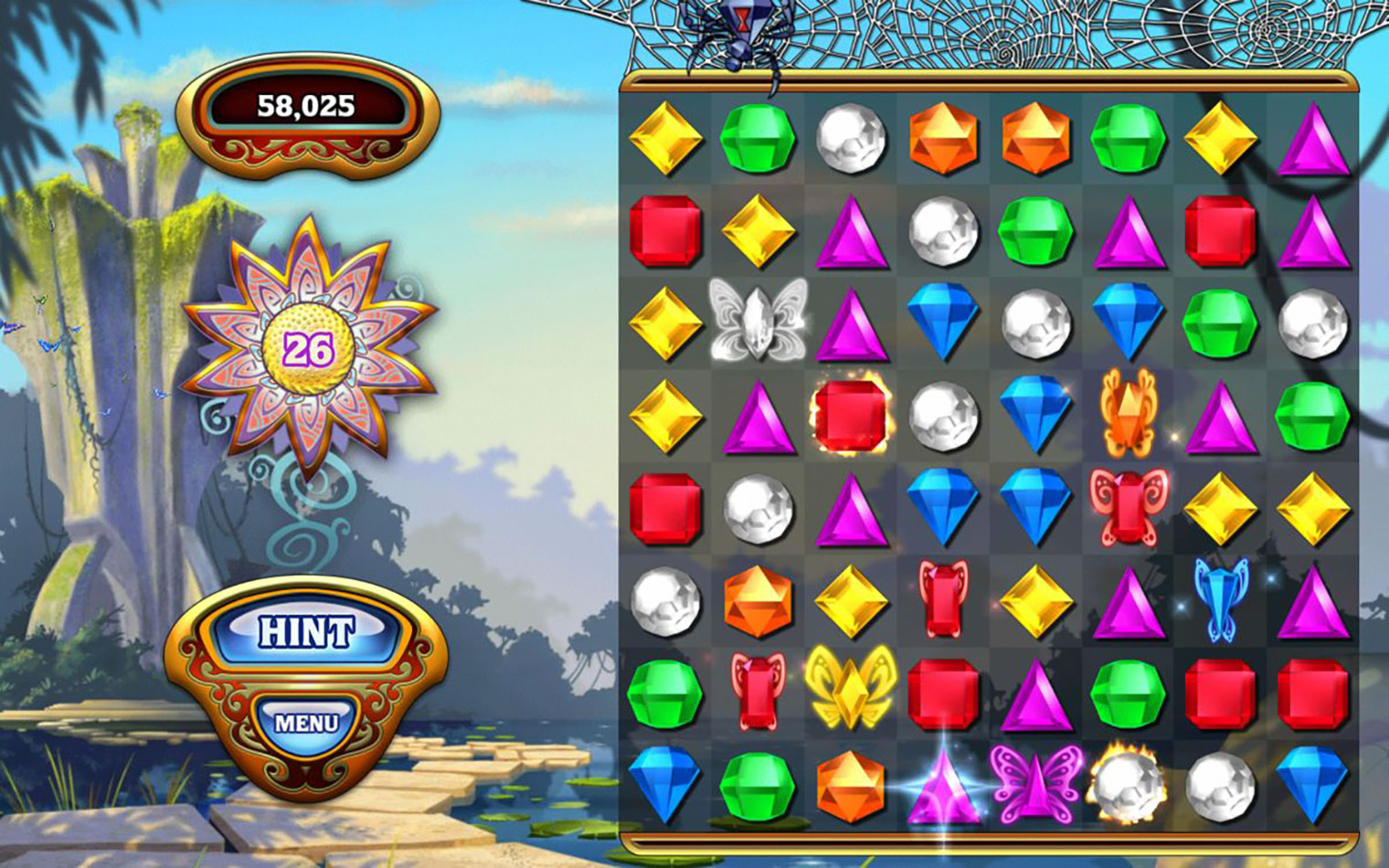1389x868 pixels.
Task: Select the flaming red square gem
Action: (x=850, y=415)
